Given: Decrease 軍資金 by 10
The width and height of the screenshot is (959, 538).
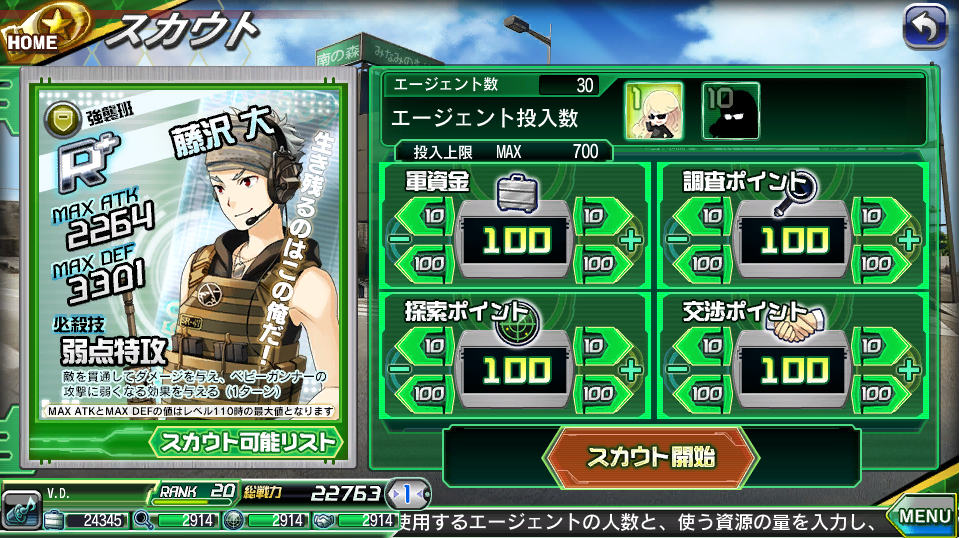Looking at the screenshot, I should click(431, 215).
